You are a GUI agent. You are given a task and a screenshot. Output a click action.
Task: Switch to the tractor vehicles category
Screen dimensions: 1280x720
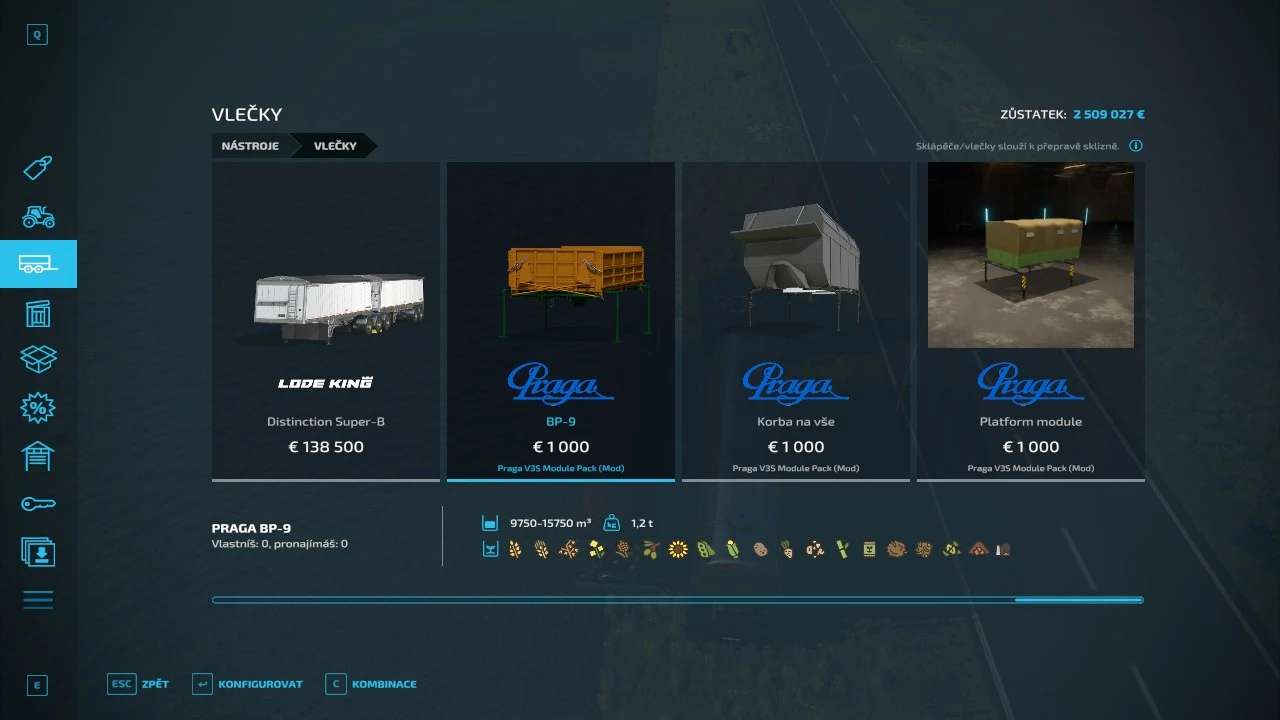(x=38, y=216)
